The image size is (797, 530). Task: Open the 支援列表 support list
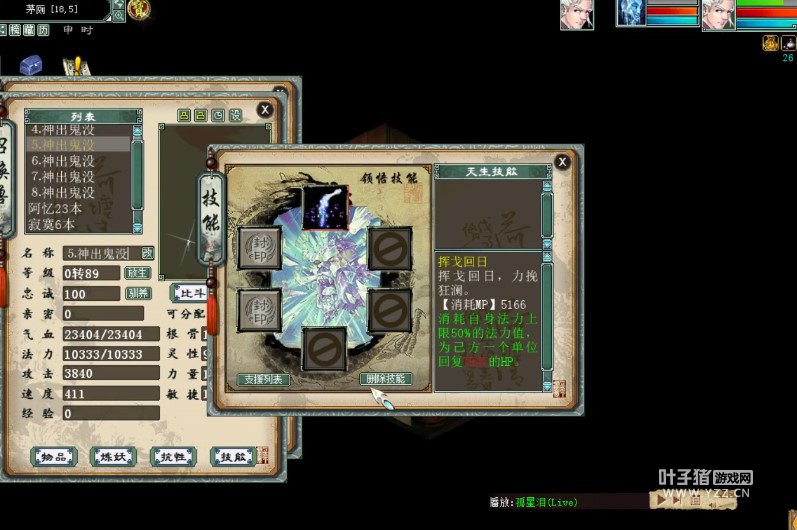[266, 380]
